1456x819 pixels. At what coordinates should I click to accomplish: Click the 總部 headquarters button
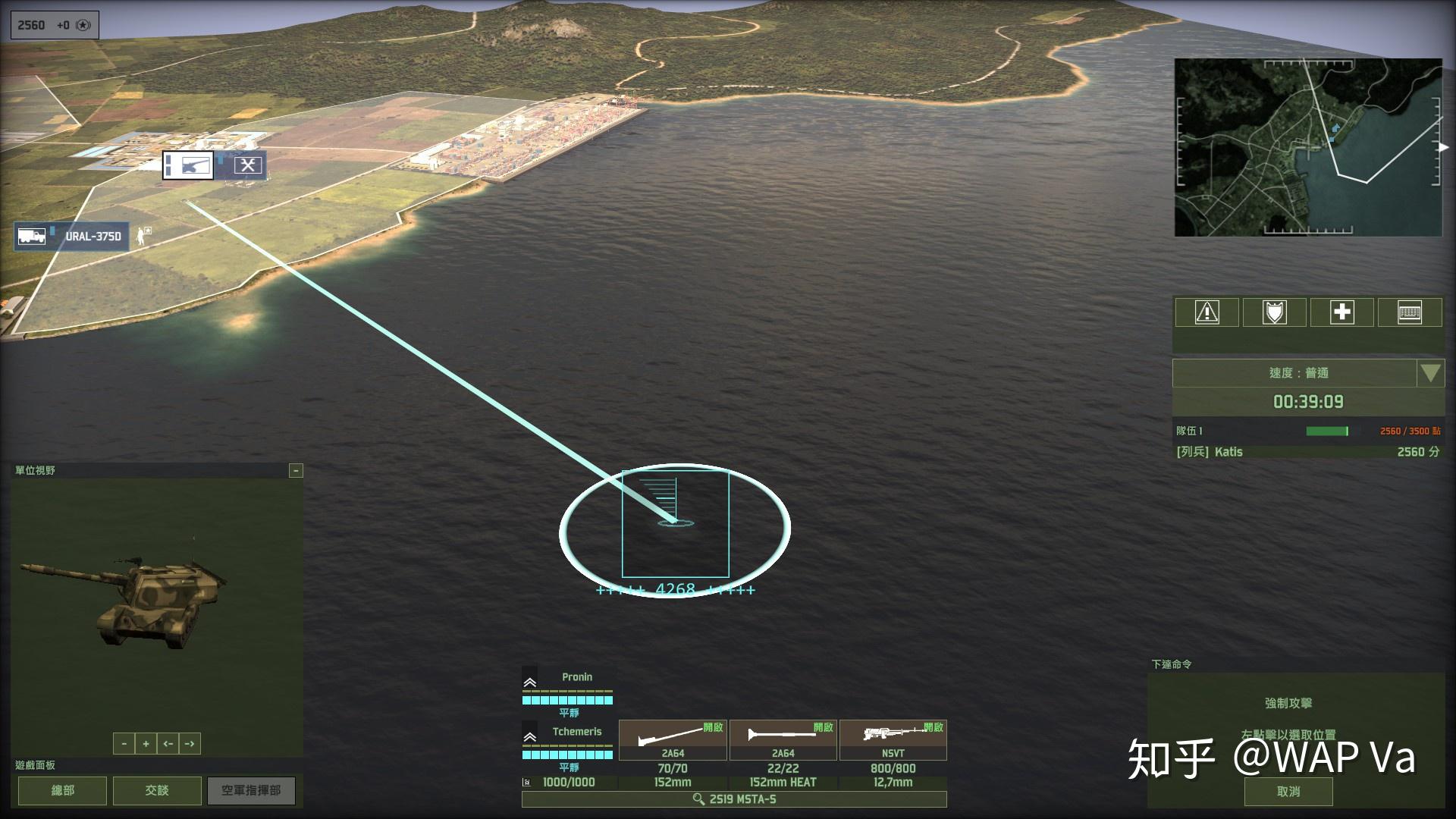click(x=61, y=790)
